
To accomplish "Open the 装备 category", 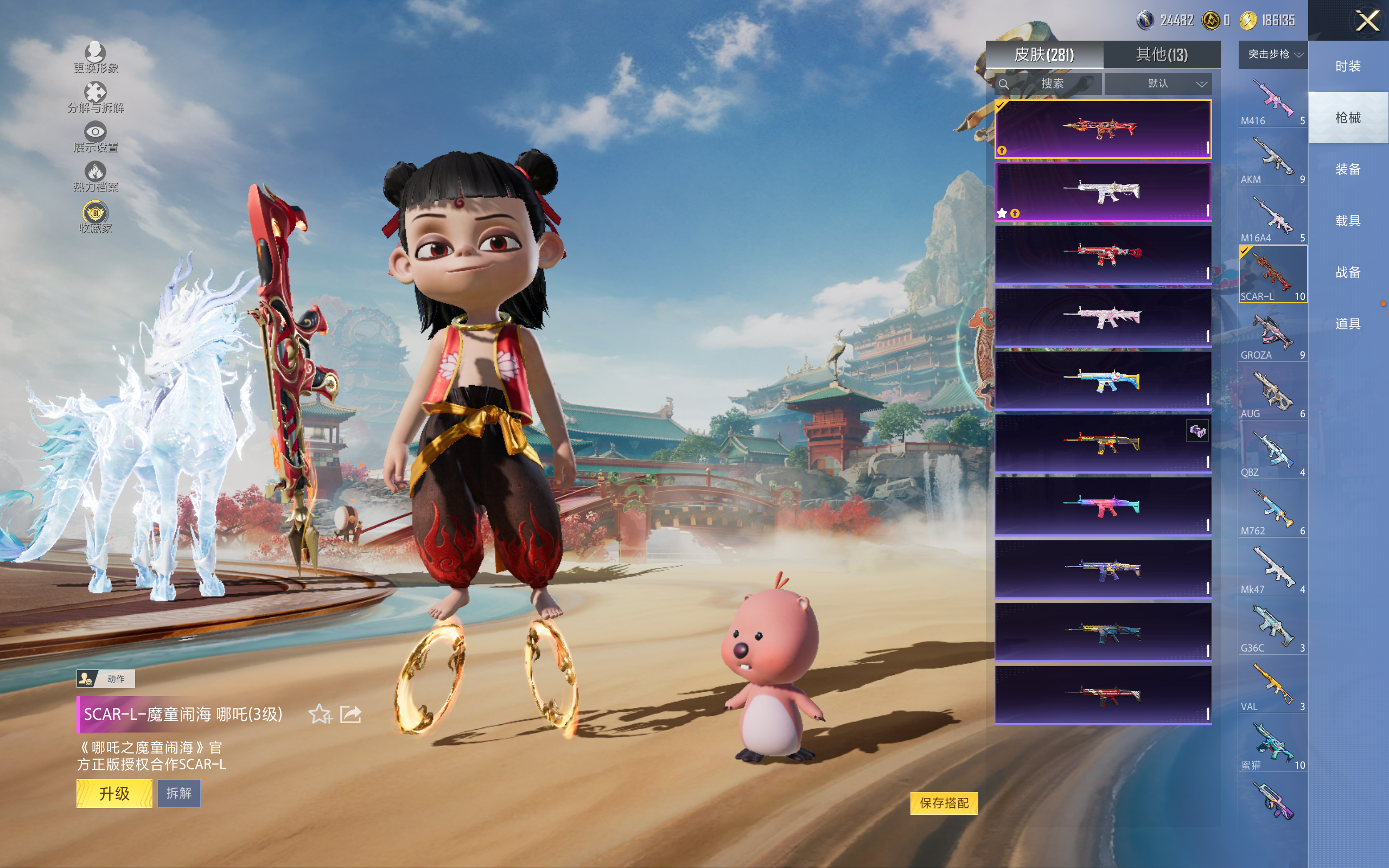I will [1348, 169].
